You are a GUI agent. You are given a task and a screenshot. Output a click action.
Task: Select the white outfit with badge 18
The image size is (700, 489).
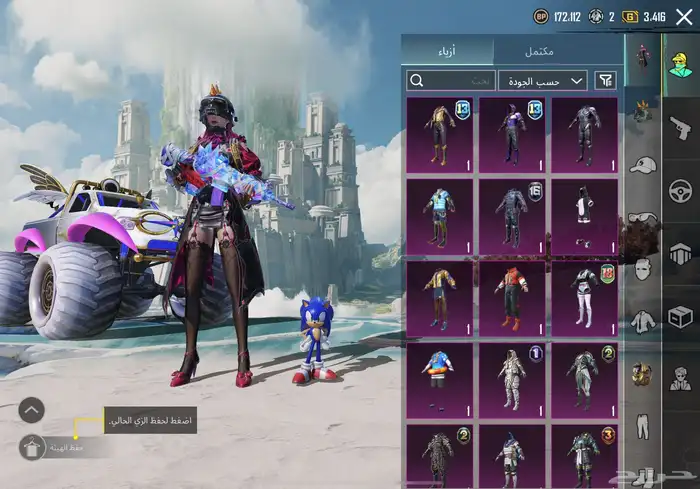[x=585, y=296]
